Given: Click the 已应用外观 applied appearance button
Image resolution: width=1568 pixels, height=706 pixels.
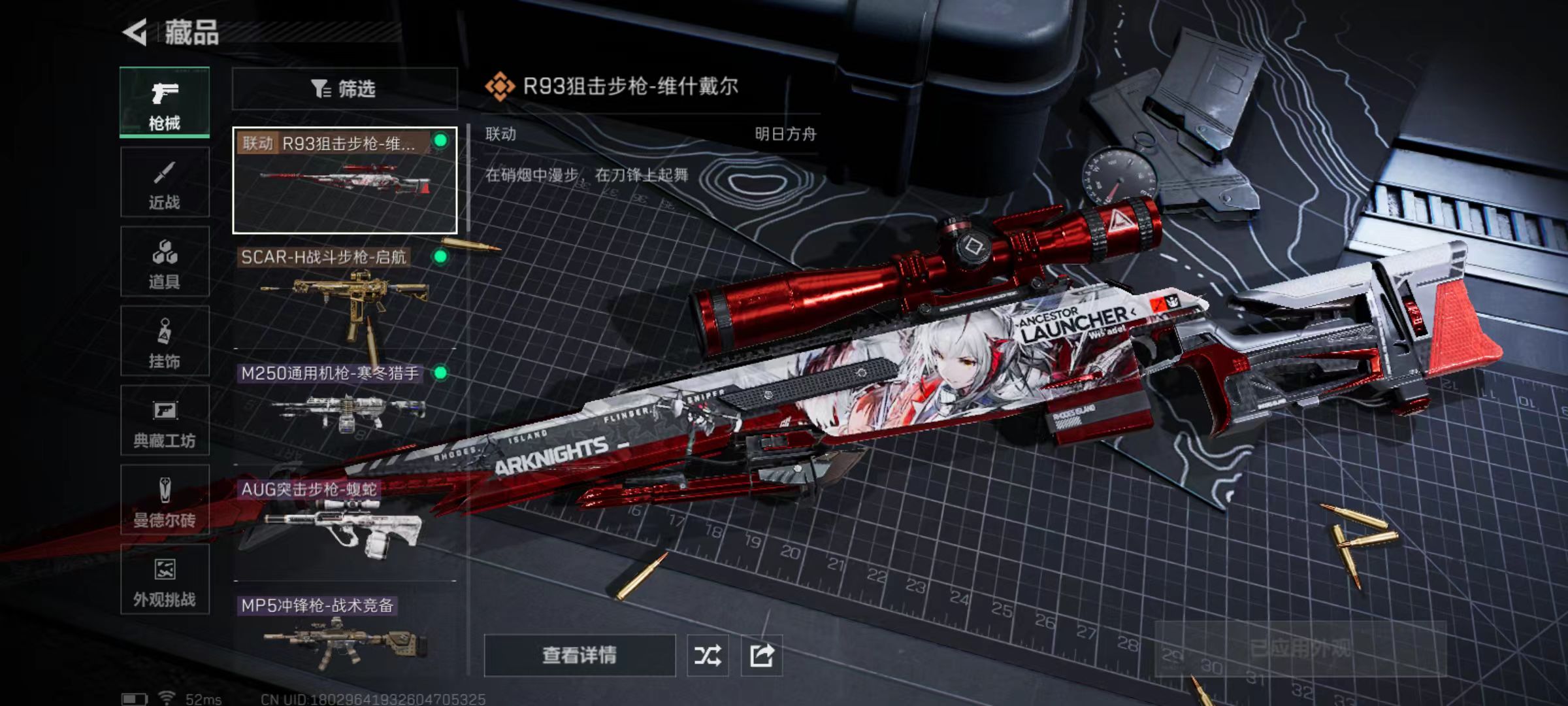Looking at the screenshot, I should click(x=1300, y=649).
